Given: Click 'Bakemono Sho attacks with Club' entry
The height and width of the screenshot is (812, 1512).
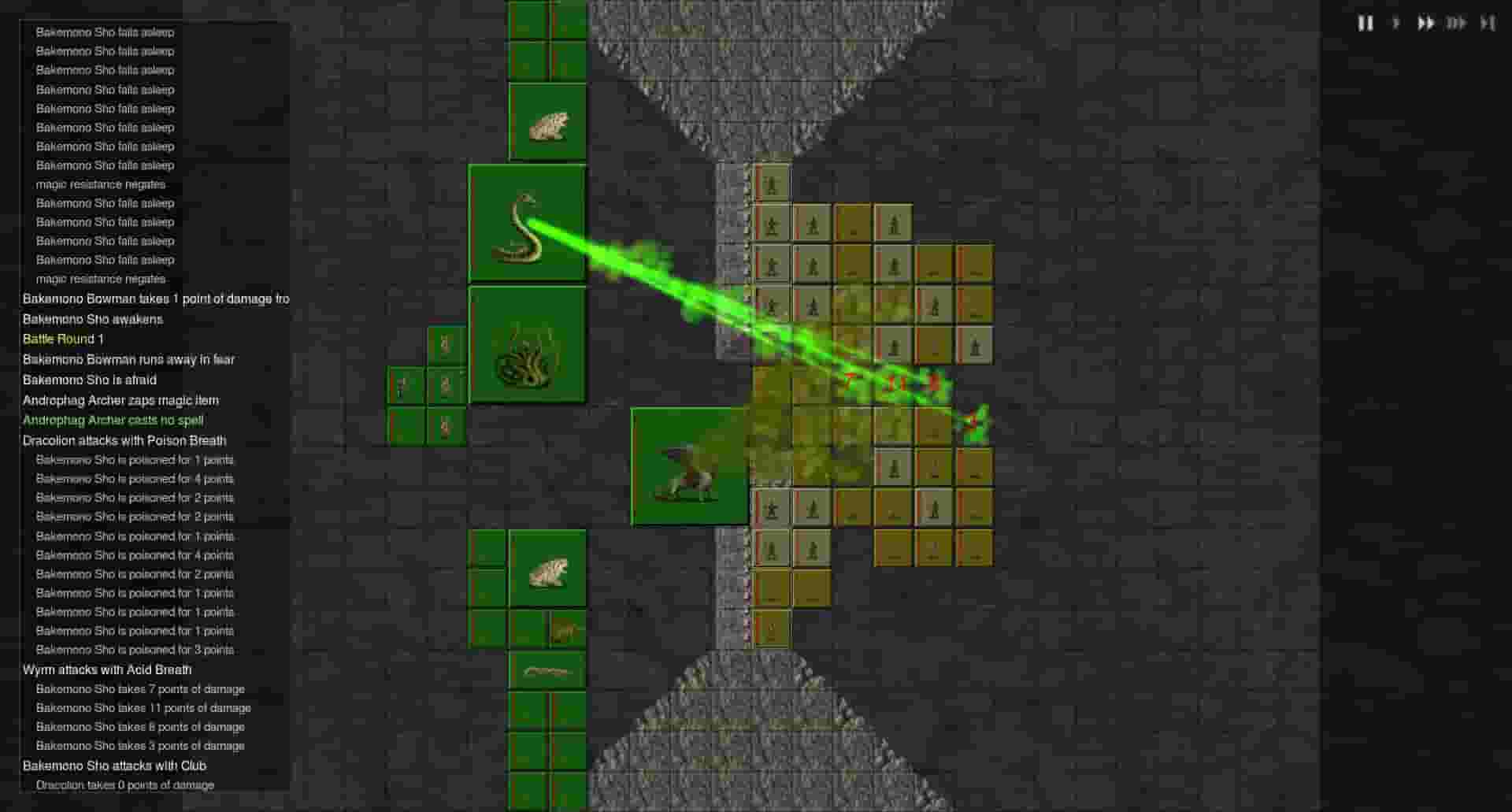Looking at the screenshot, I should click(114, 766).
